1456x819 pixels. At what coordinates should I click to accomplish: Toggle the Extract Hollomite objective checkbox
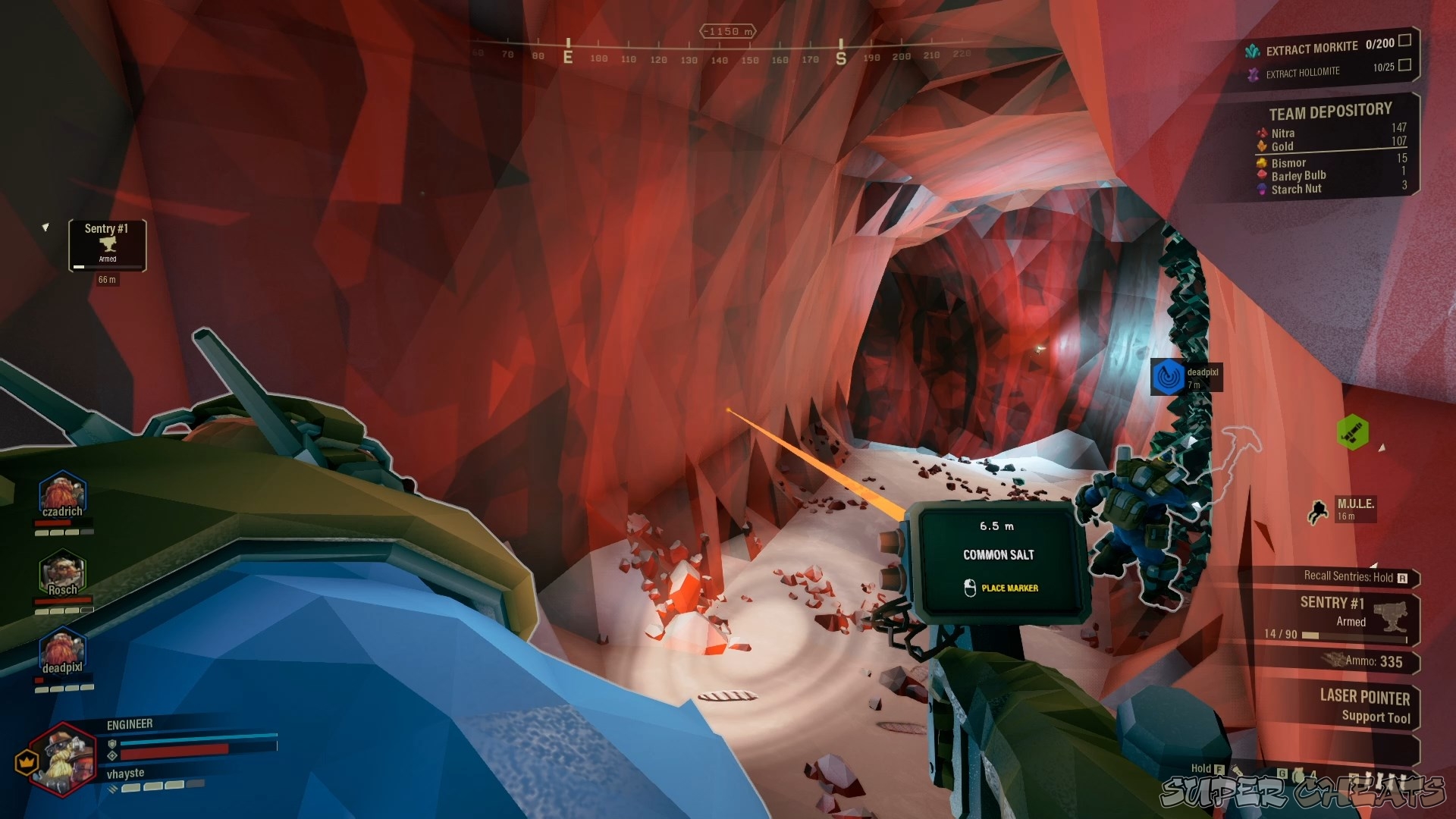tap(1404, 65)
